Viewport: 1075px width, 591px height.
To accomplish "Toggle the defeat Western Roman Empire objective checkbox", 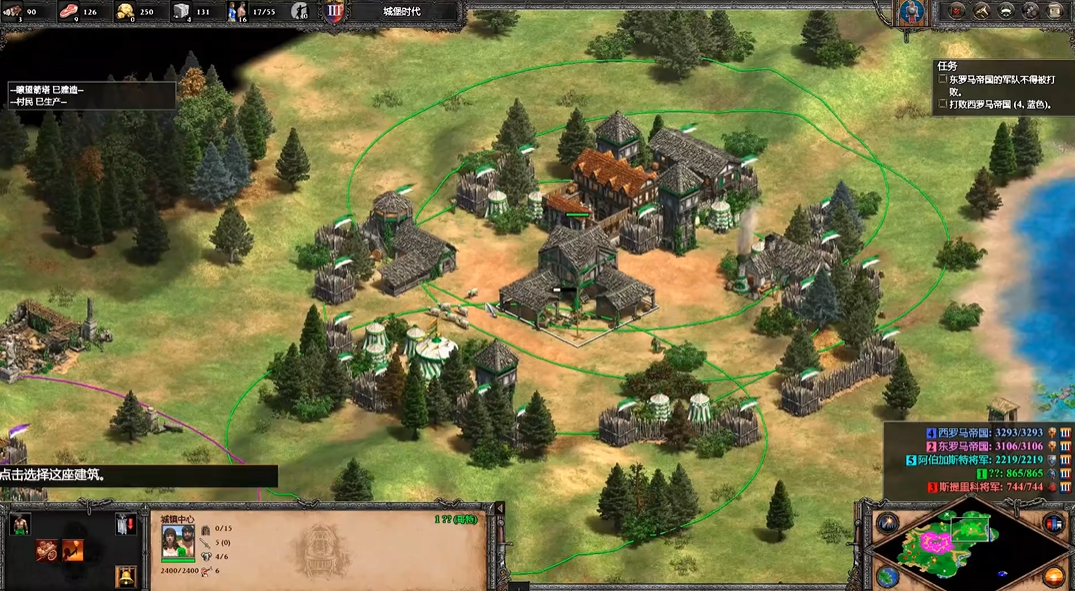I will point(942,103).
